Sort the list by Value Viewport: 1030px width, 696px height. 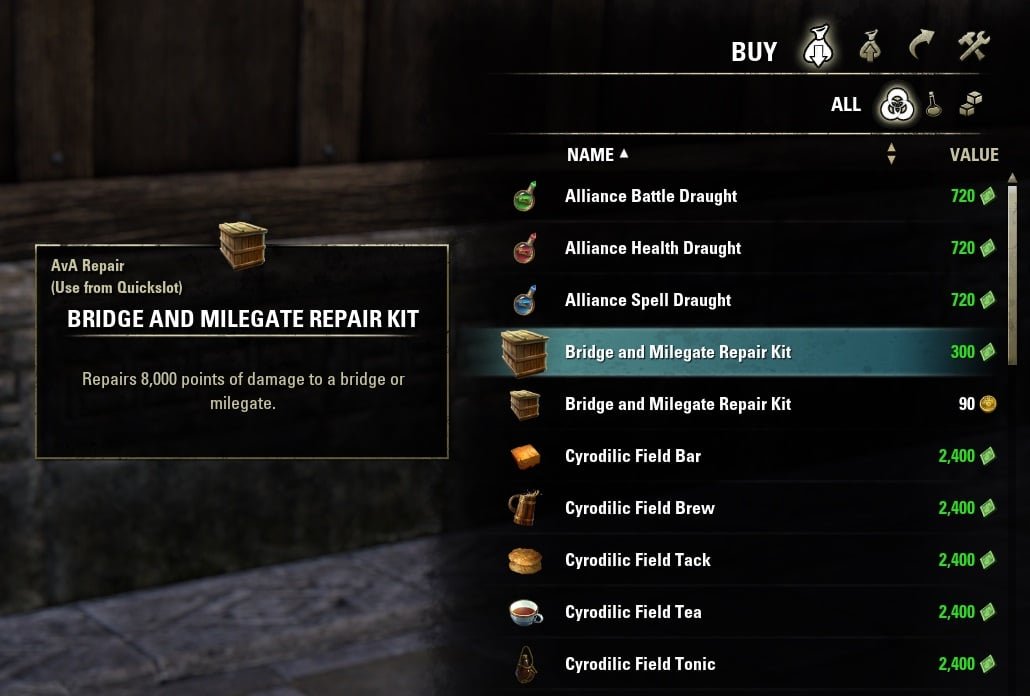pos(973,155)
